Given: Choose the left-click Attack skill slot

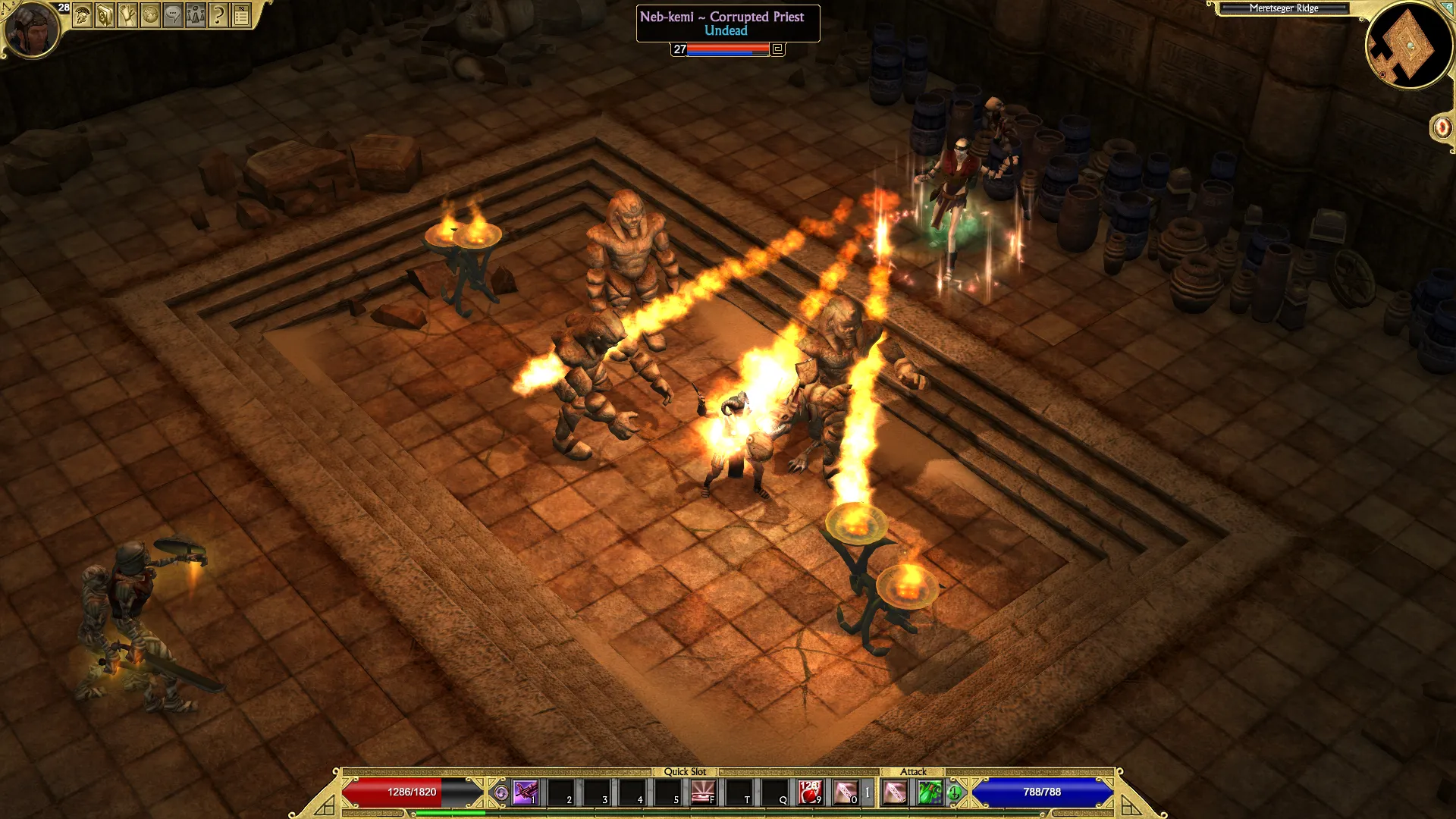Looking at the screenshot, I should (895, 792).
